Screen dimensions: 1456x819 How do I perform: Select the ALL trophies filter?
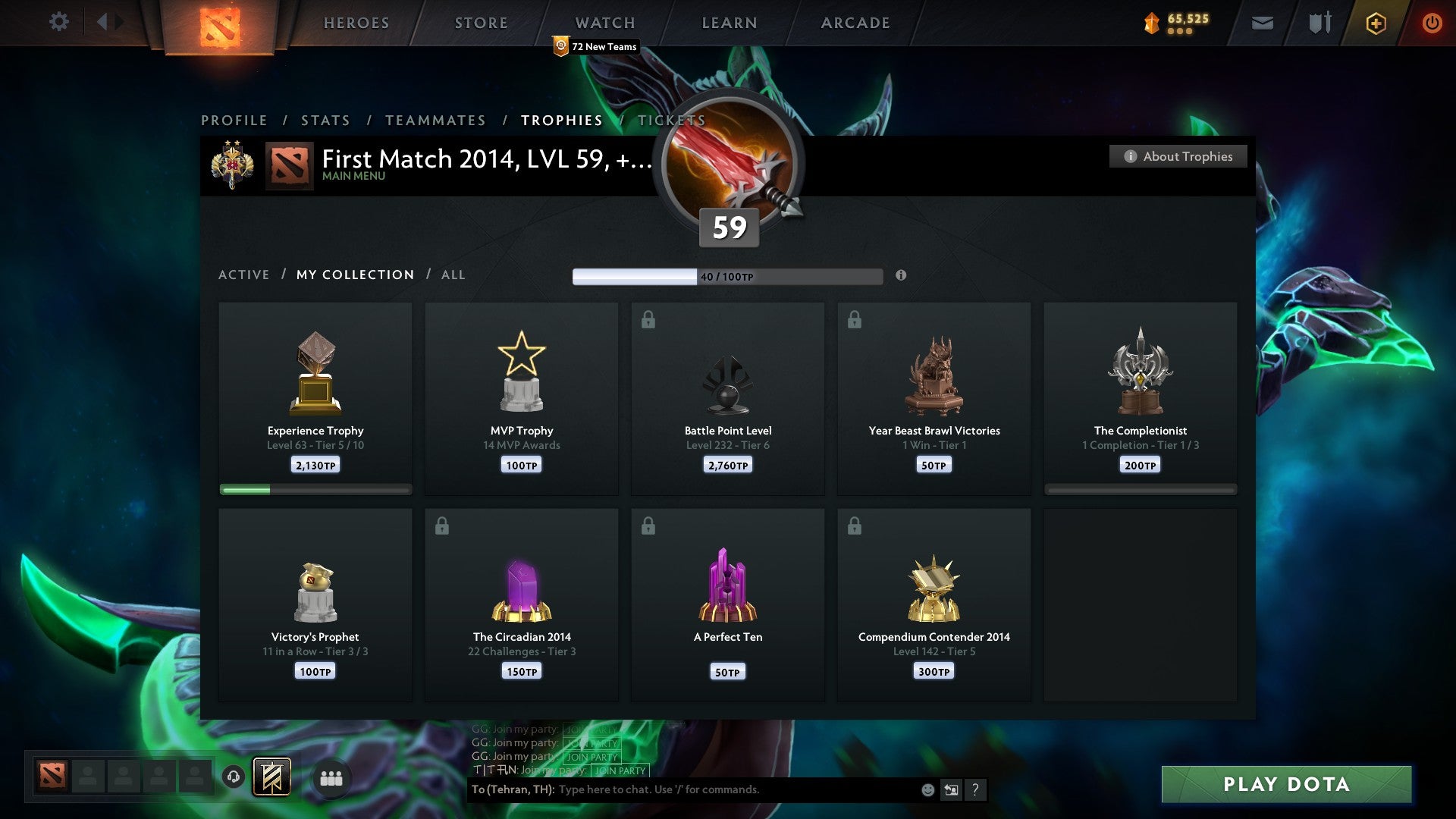[453, 275]
